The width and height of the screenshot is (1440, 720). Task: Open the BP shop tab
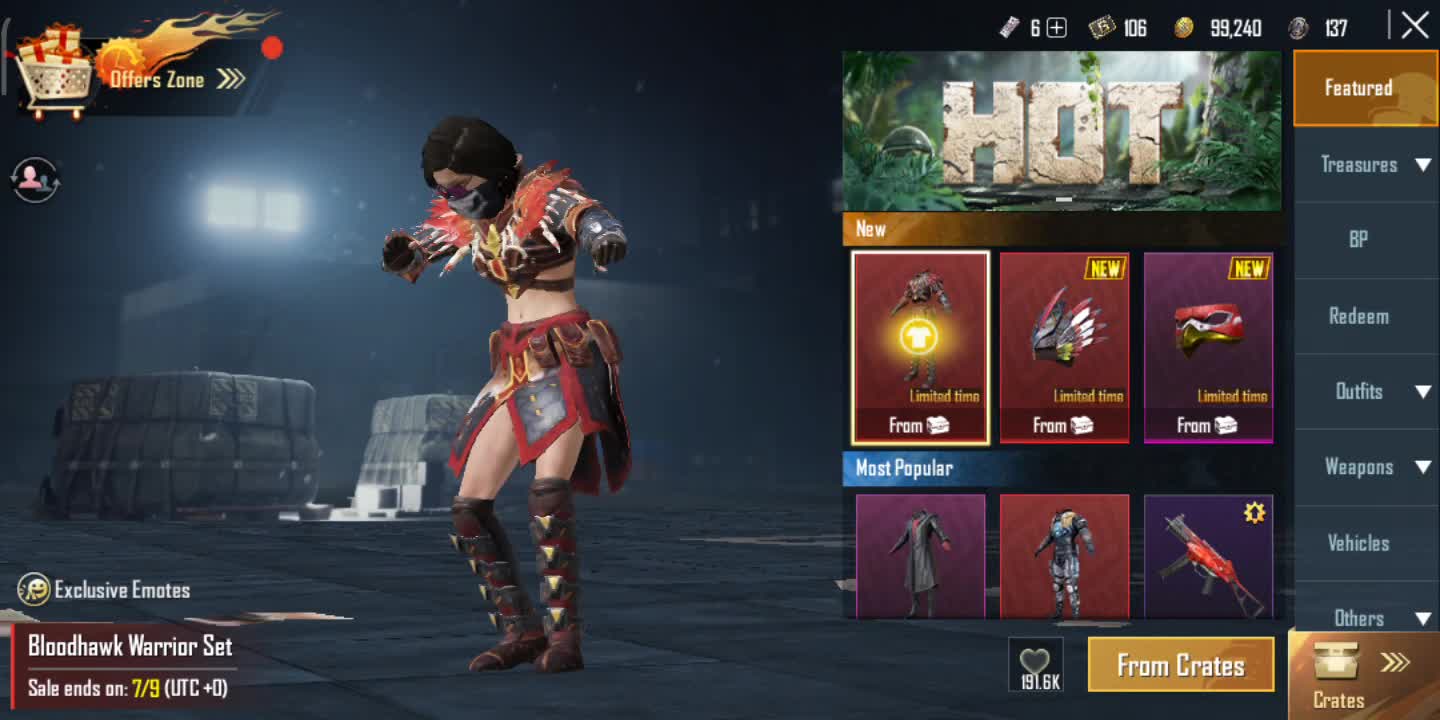coord(1358,240)
